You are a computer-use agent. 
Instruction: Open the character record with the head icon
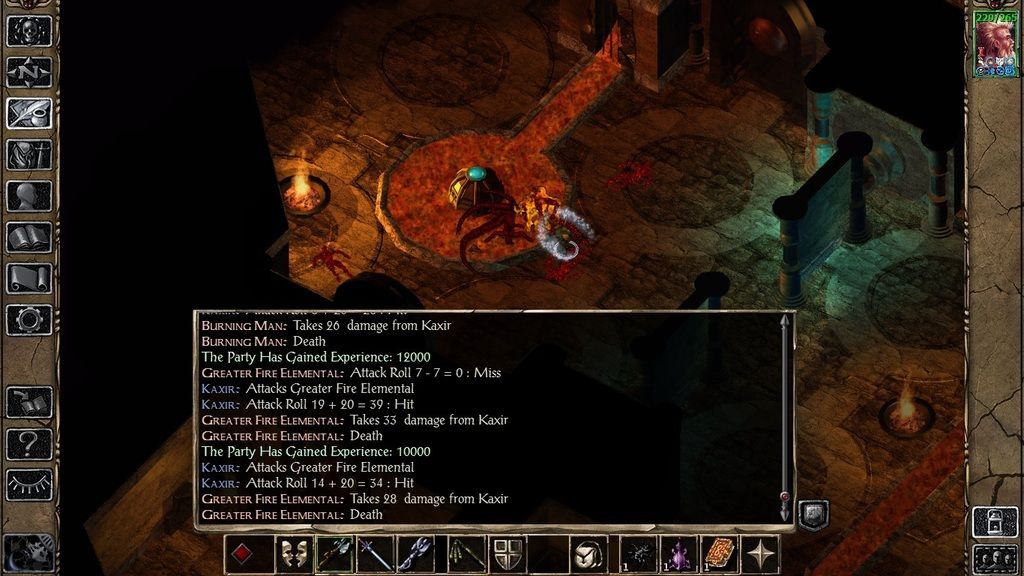pyautogui.click(x=29, y=195)
